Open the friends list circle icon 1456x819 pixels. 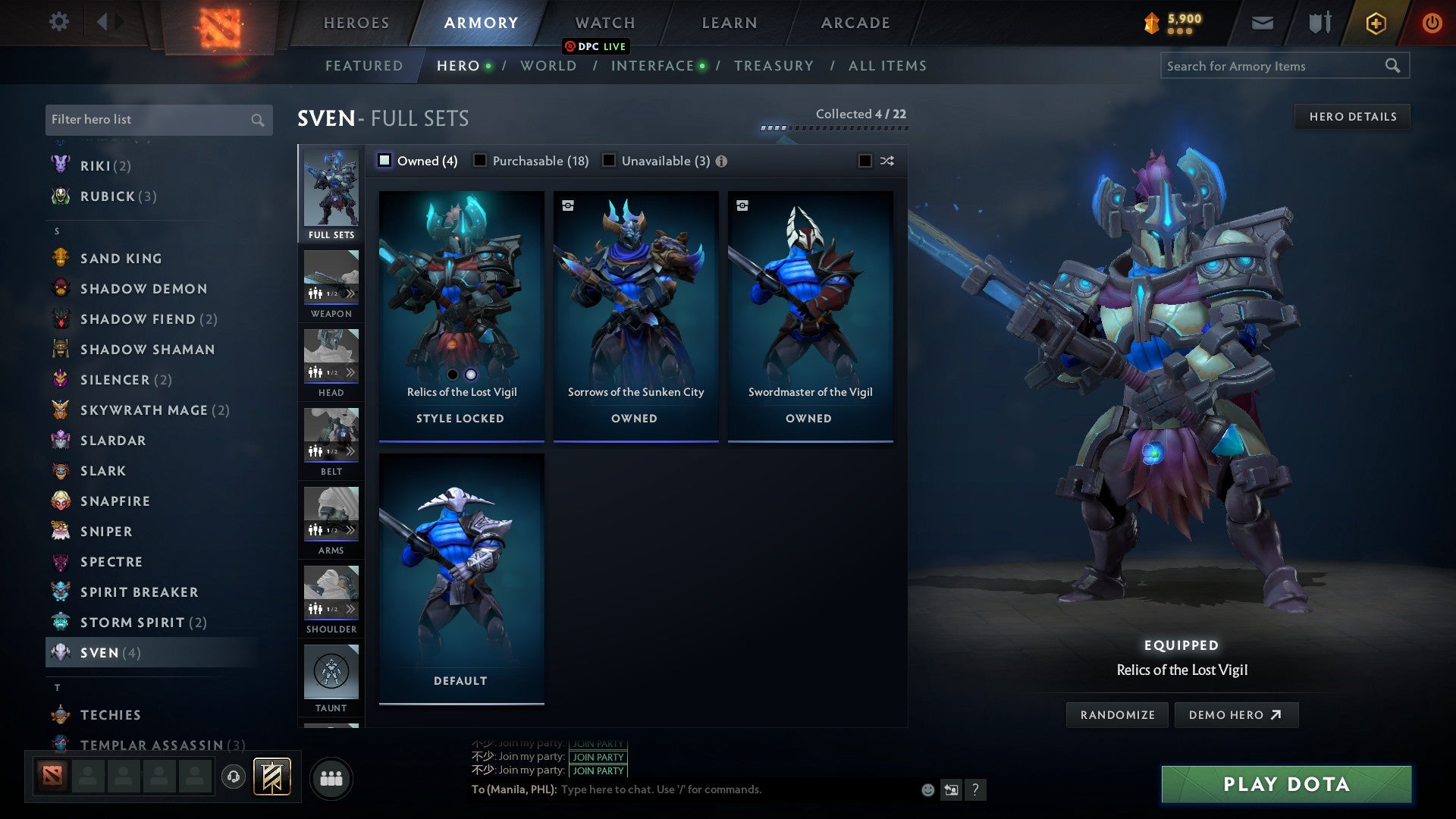point(330,777)
